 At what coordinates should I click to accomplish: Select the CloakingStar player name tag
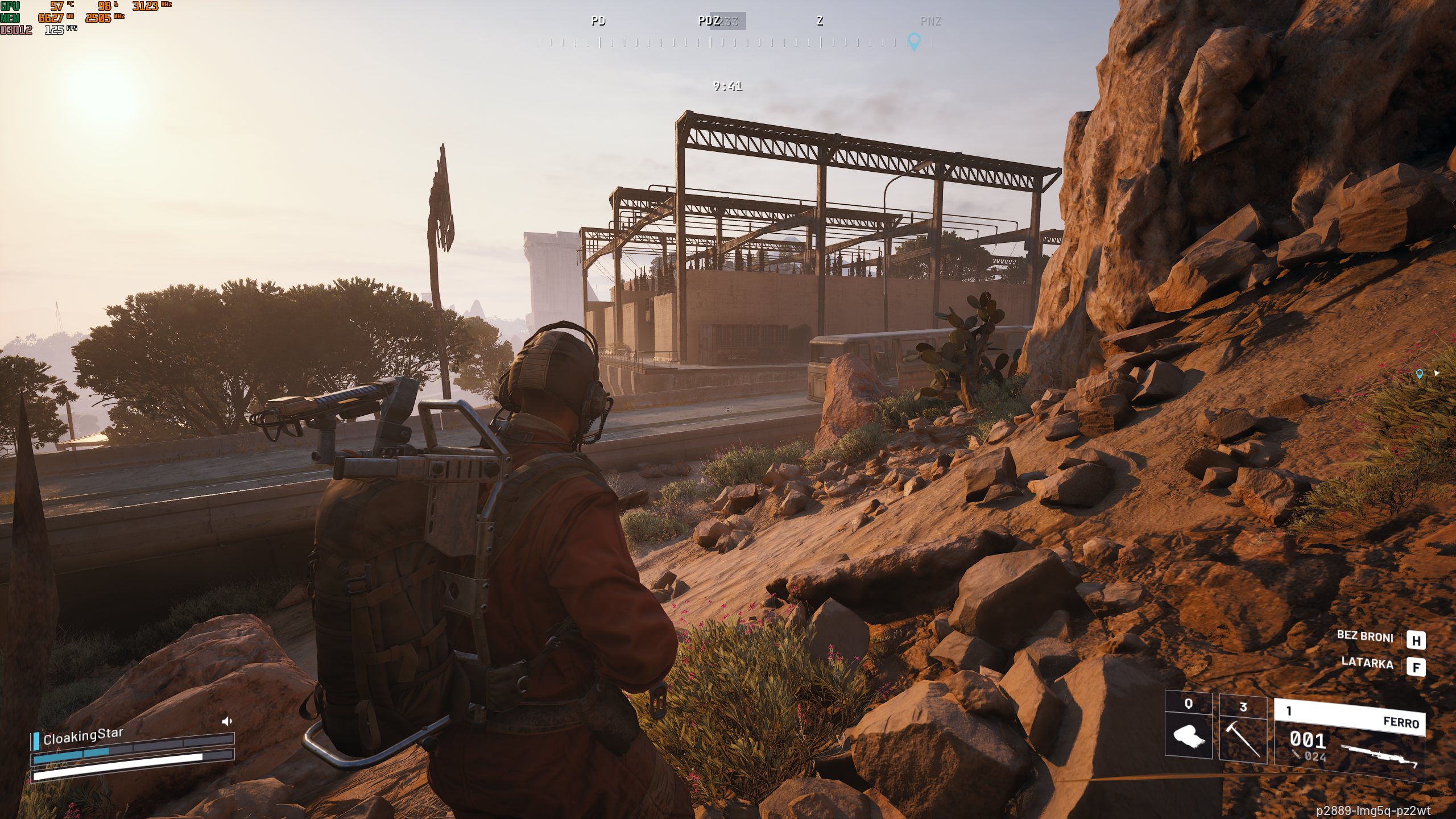[x=83, y=736]
